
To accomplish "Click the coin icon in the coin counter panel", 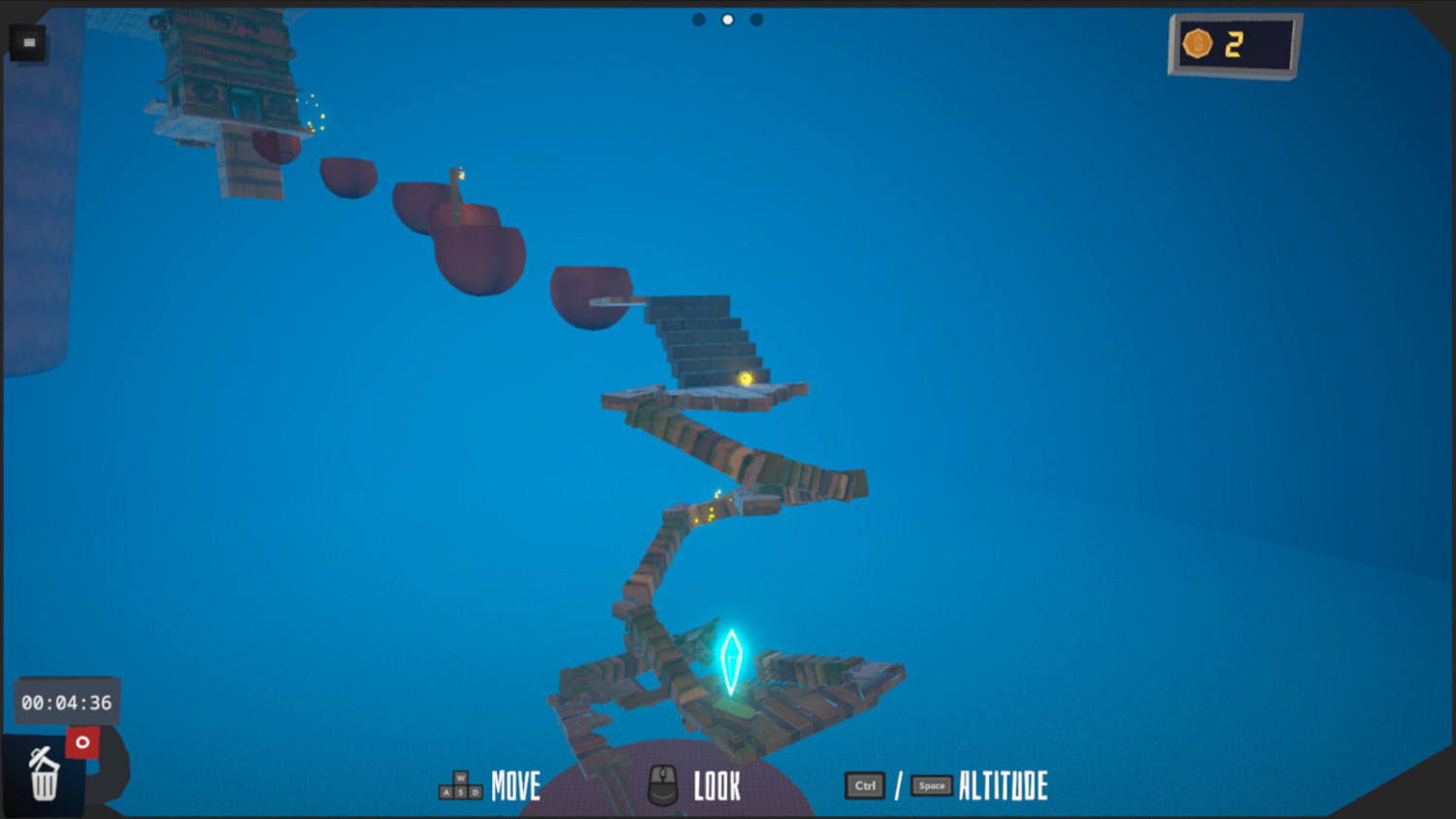I will [x=1199, y=44].
